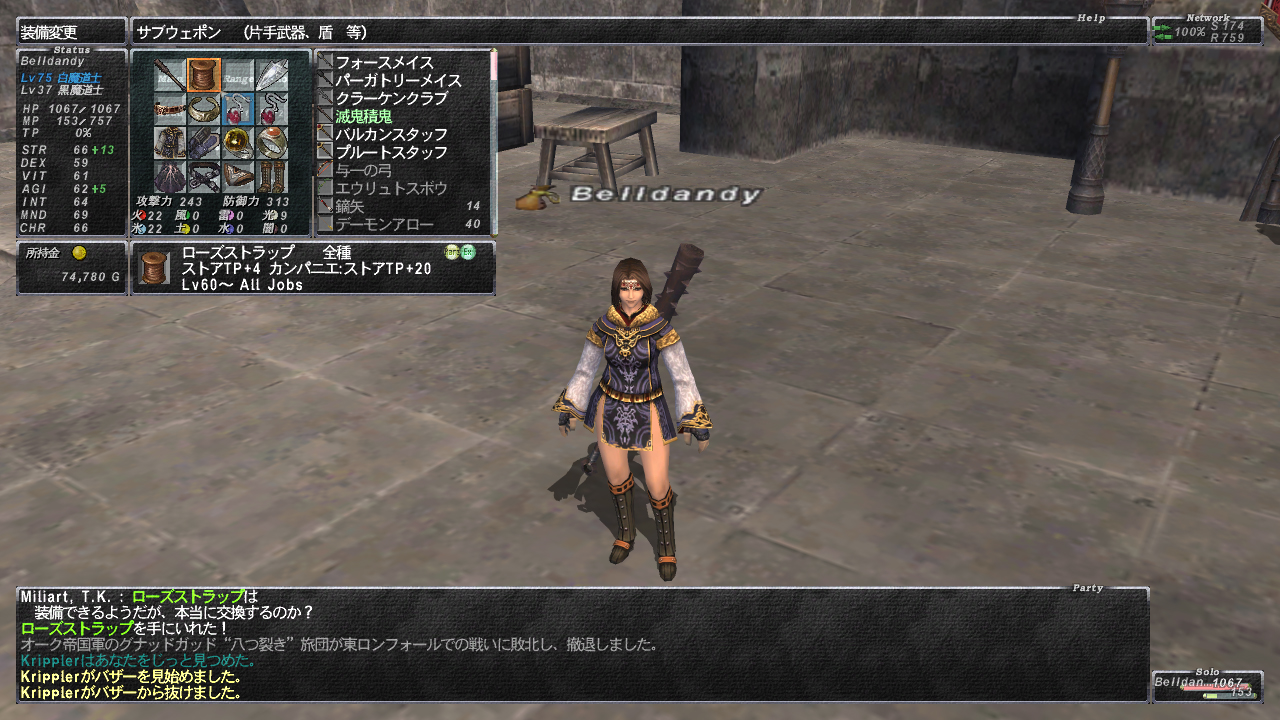Select the studded belt waist slot
This screenshot has height=720, width=1280.
204,176
